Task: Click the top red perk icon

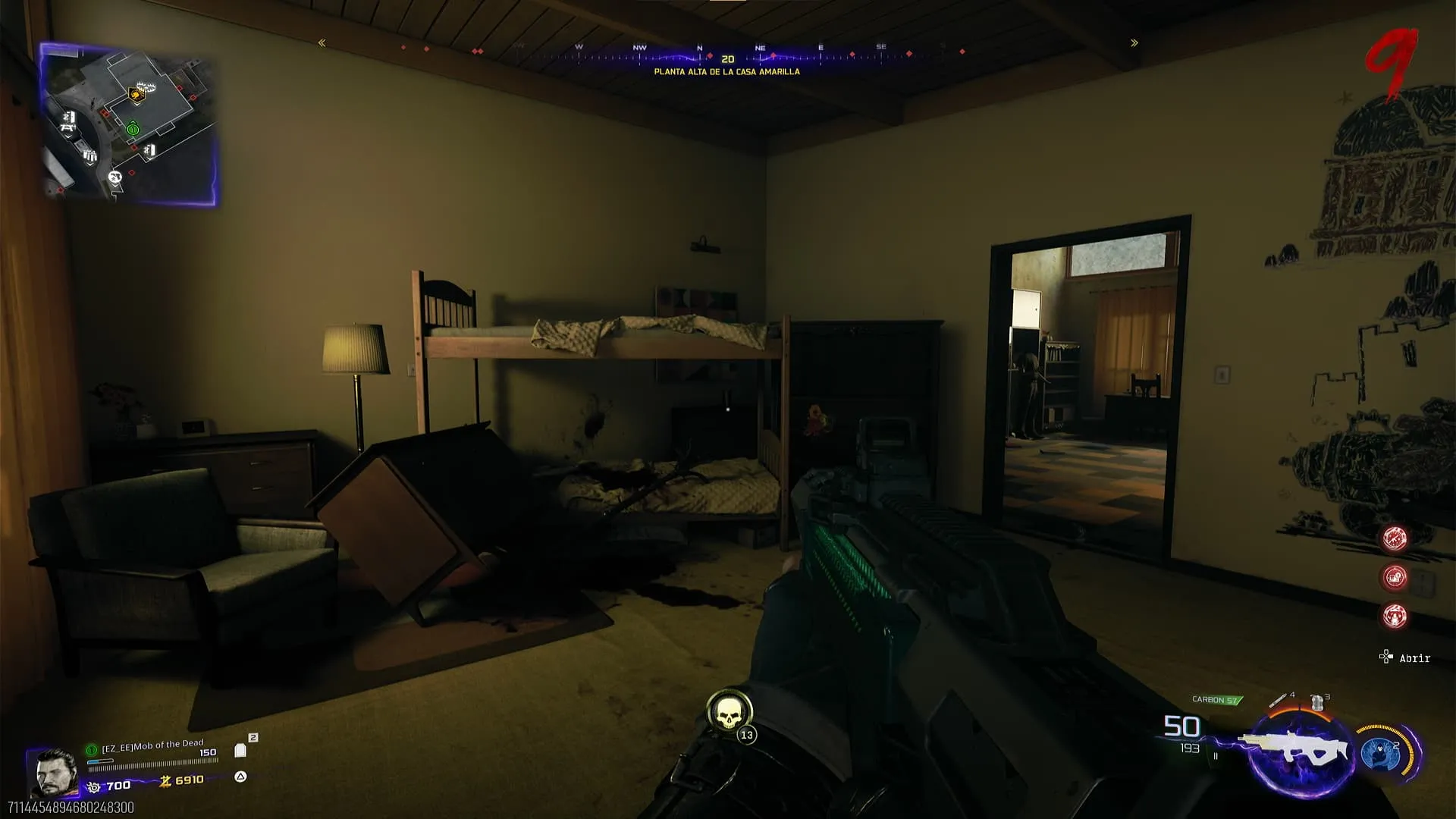Action: click(x=1395, y=538)
